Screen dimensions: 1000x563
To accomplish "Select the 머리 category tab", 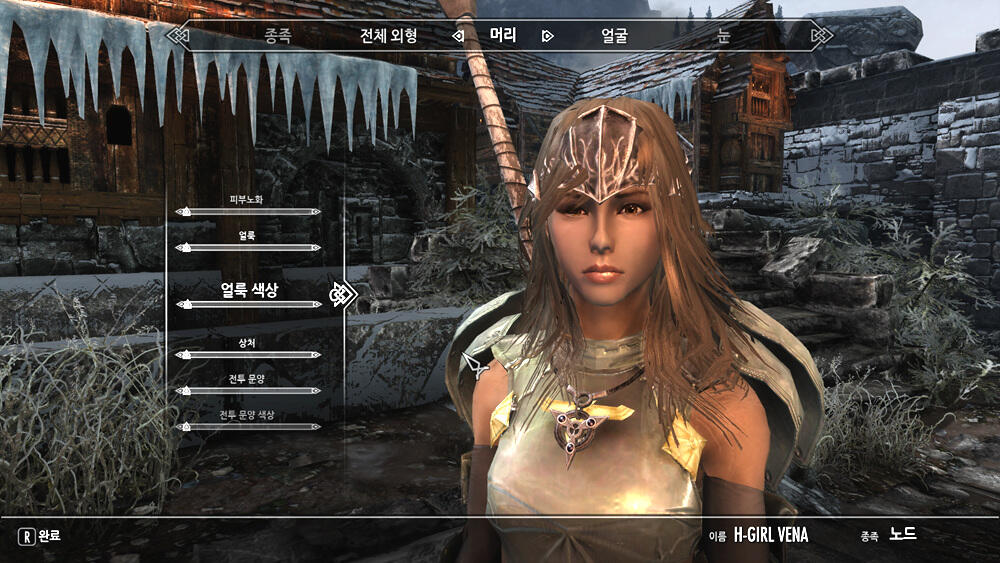I will tap(503, 36).
